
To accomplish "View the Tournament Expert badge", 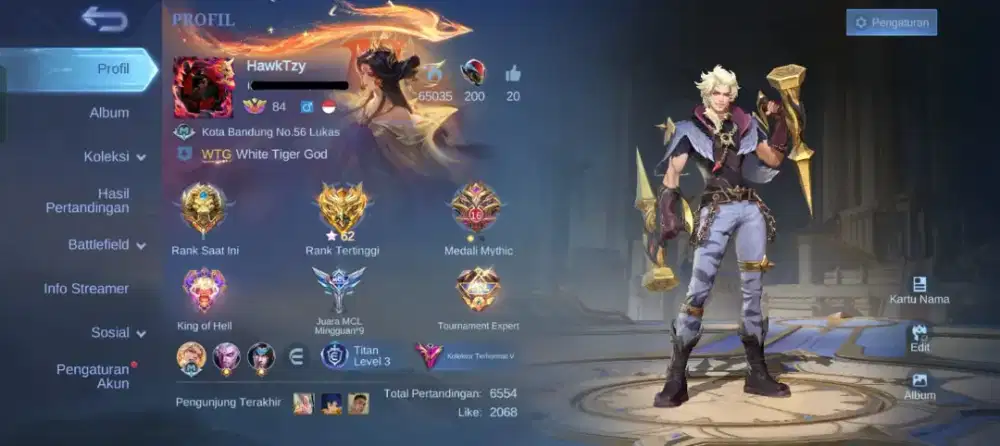I will point(478,292).
